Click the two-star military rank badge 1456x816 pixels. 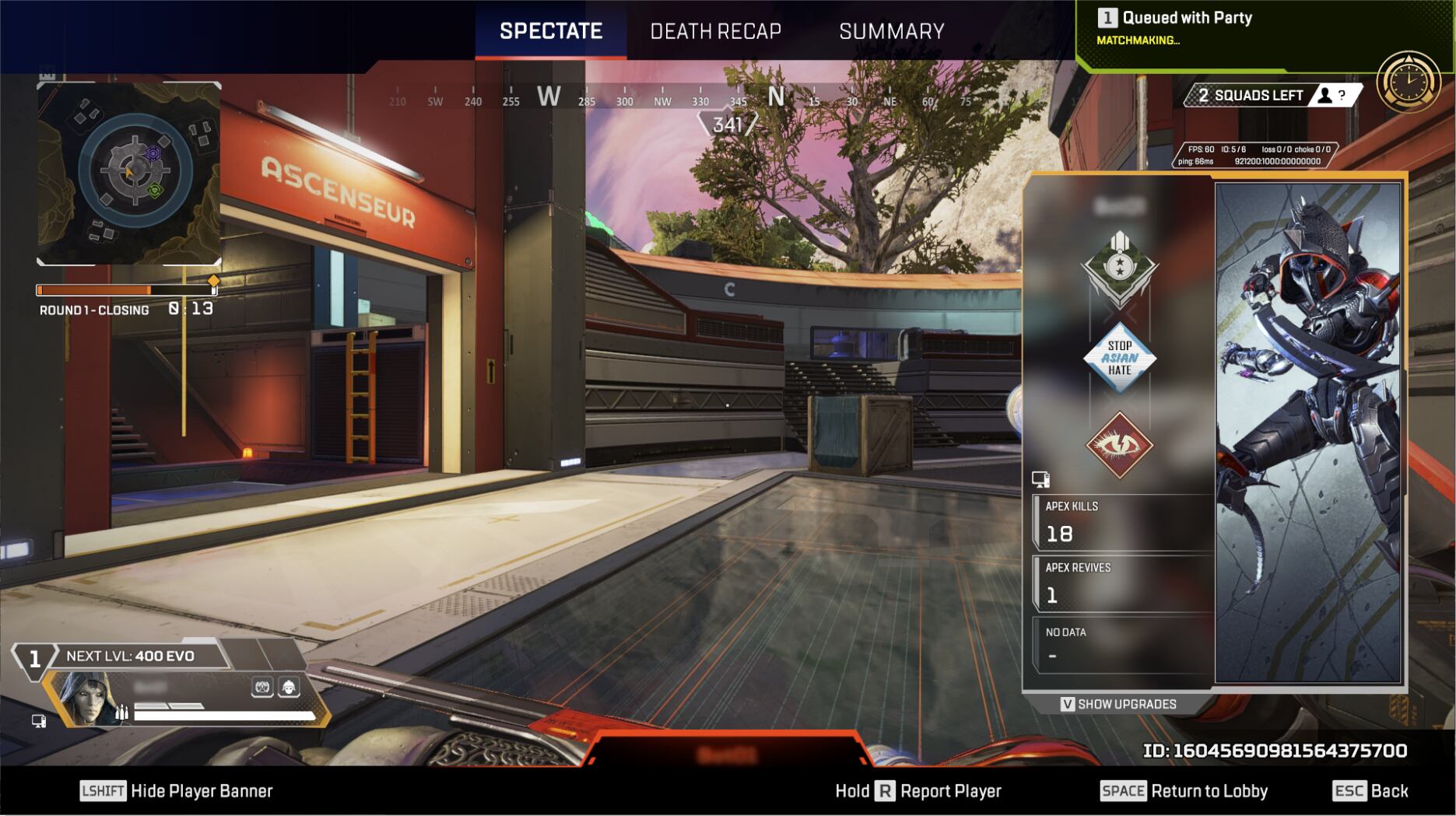click(1119, 268)
